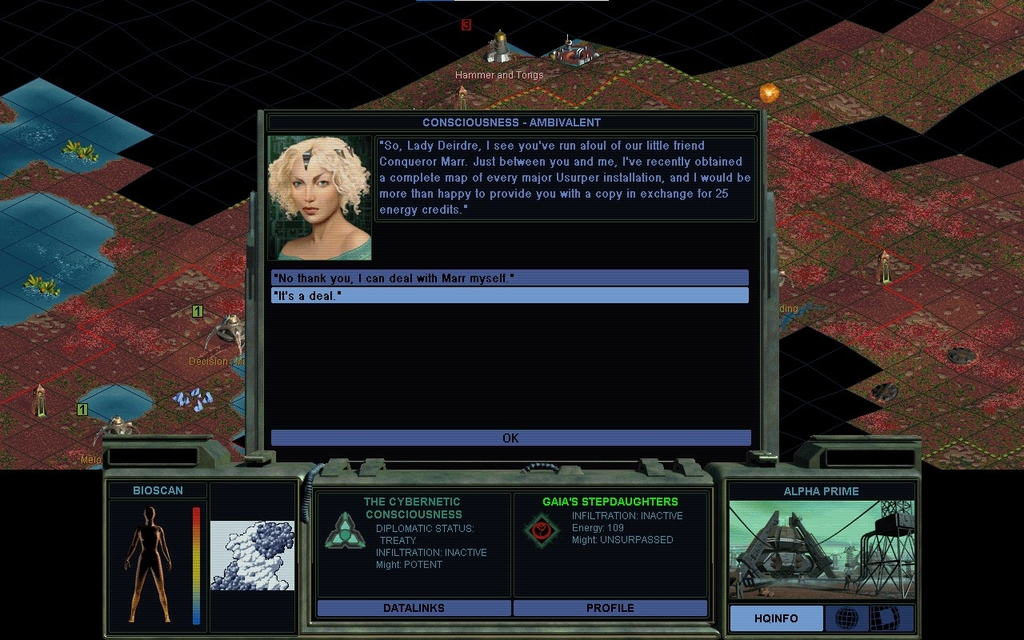This screenshot has width=1024, height=640.
Task: Switch to the wireframe globe view
Action: [846, 618]
